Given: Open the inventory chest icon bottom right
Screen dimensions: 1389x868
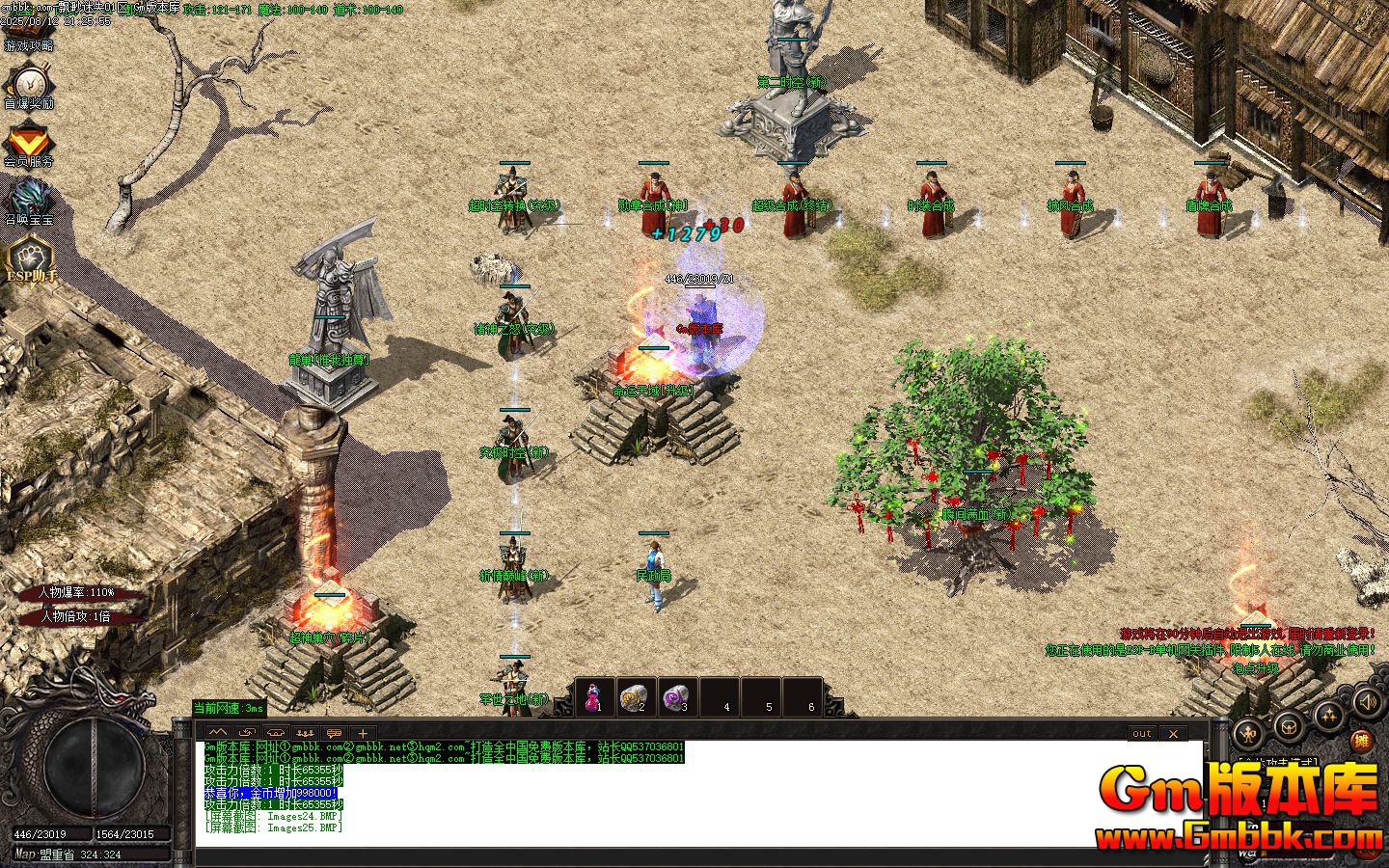Looking at the screenshot, I should (x=1288, y=726).
